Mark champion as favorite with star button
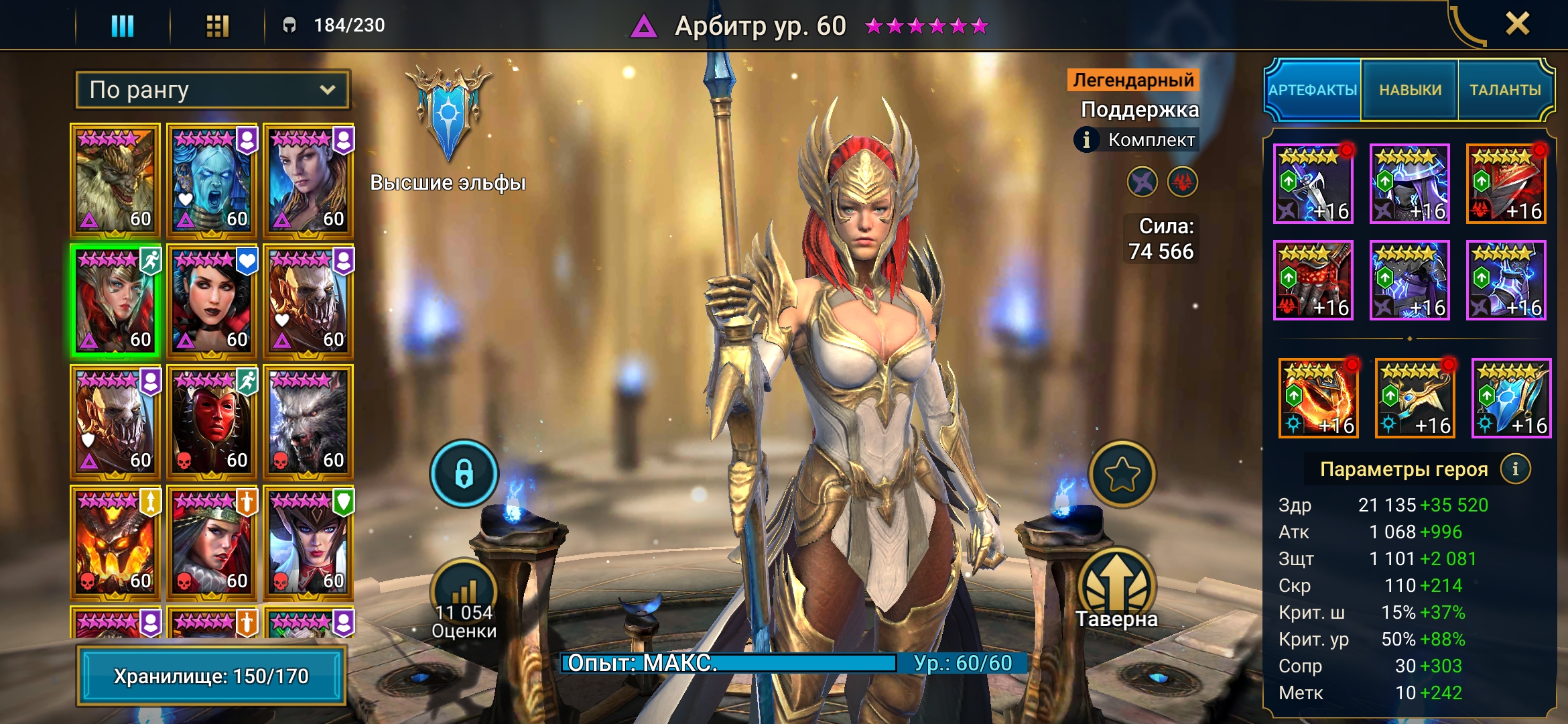This screenshot has width=1568, height=724. [1122, 474]
